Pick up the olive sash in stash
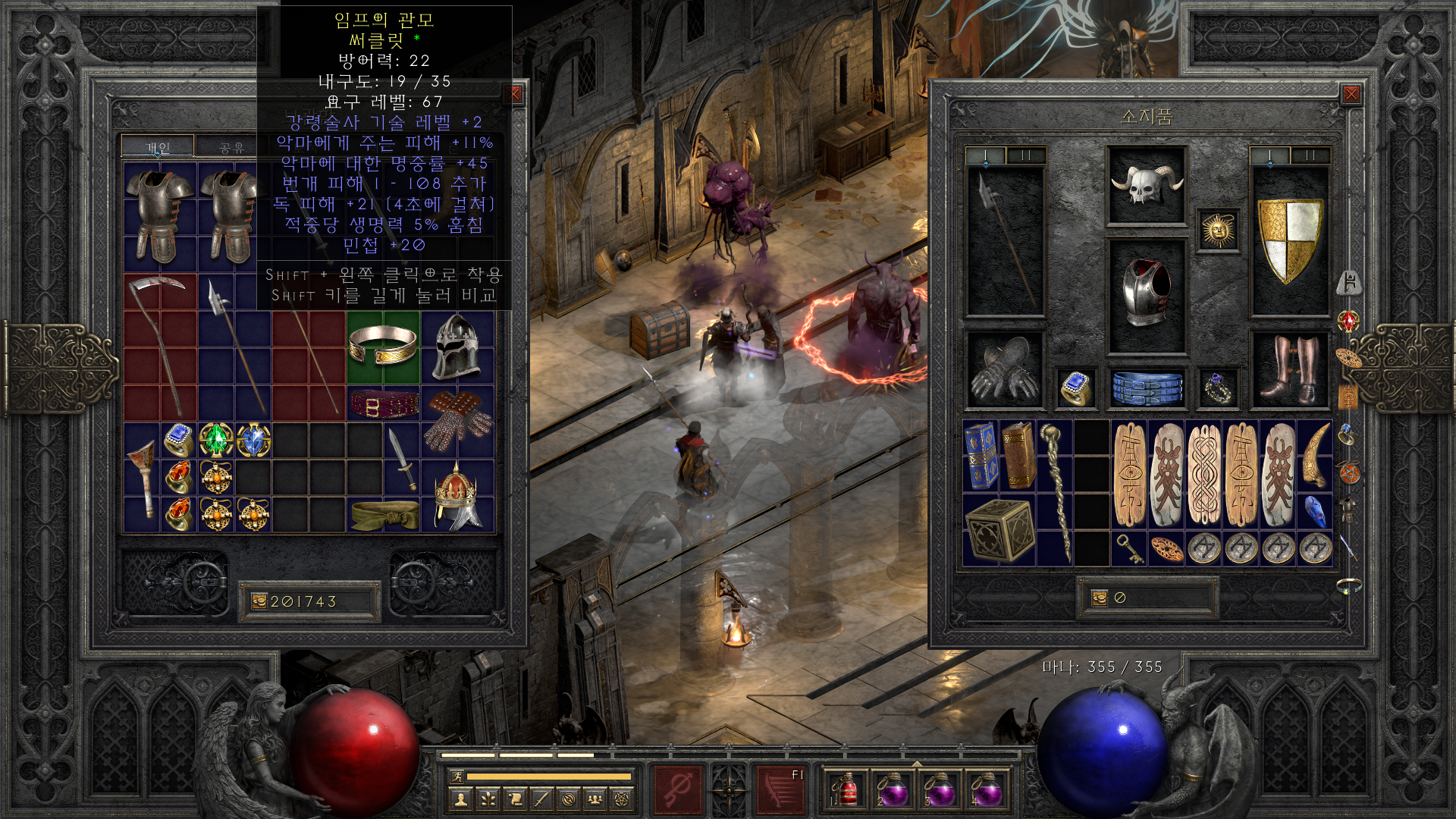This screenshot has height=819, width=1456. [384, 515]
